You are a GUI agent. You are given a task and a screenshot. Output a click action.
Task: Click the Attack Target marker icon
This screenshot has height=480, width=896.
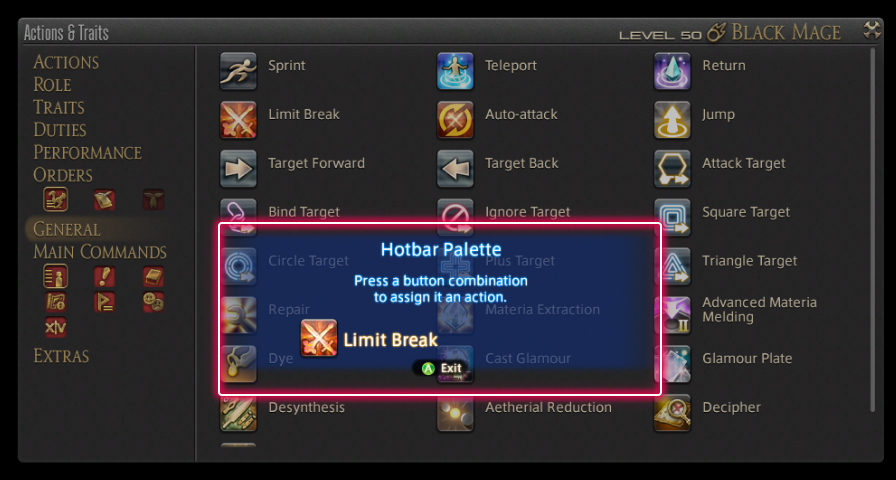pyautogui.click(x=672, y=169)
